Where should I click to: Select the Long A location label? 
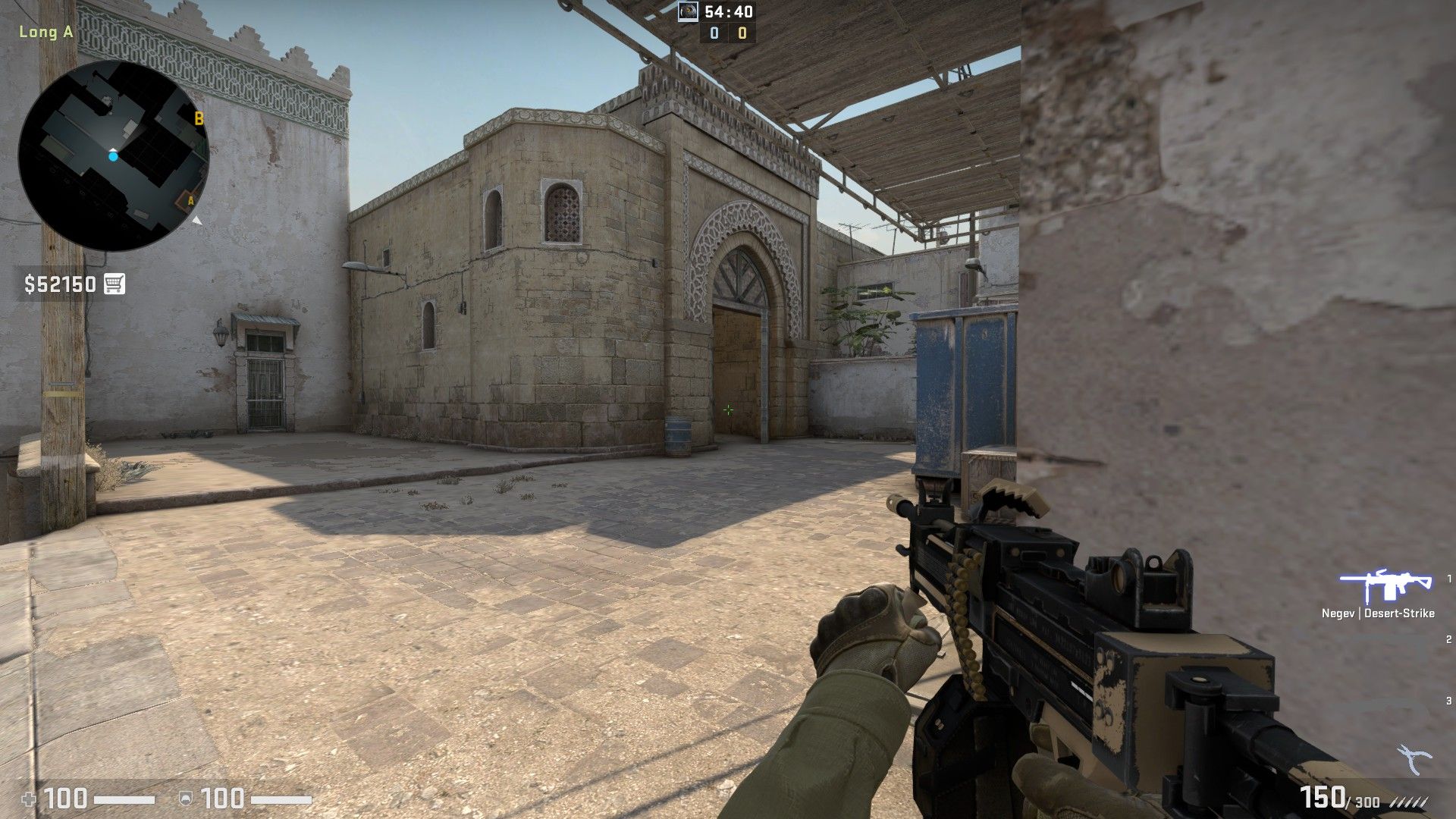45,32
